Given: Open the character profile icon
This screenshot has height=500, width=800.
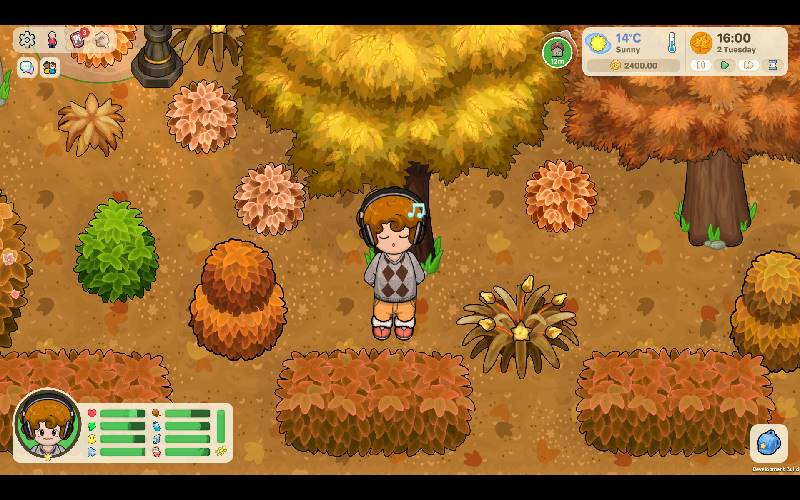Looking at the screenshot, I should [x=52, y=40].
